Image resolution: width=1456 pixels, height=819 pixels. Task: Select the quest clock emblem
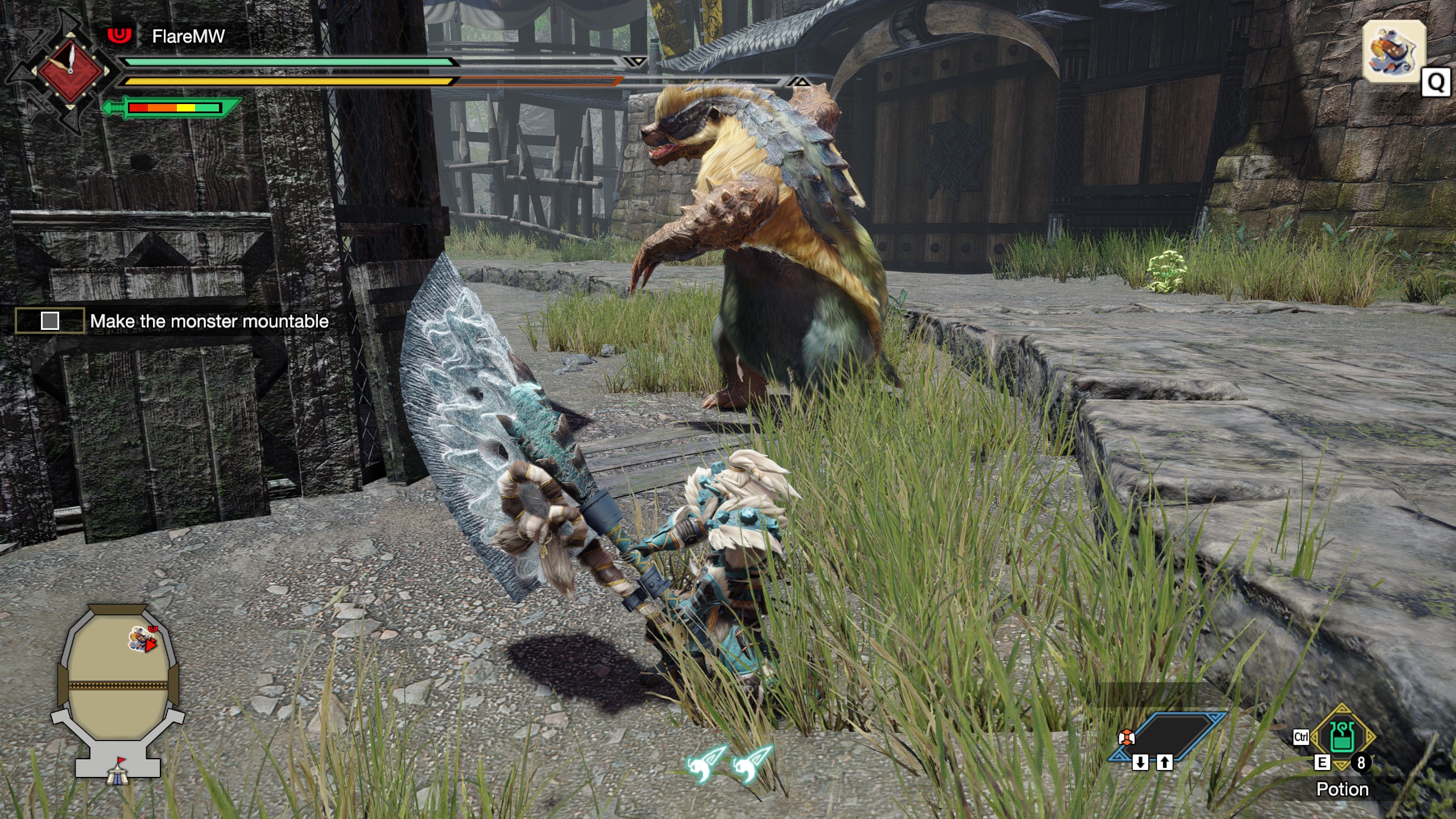[x=70, y=71]
